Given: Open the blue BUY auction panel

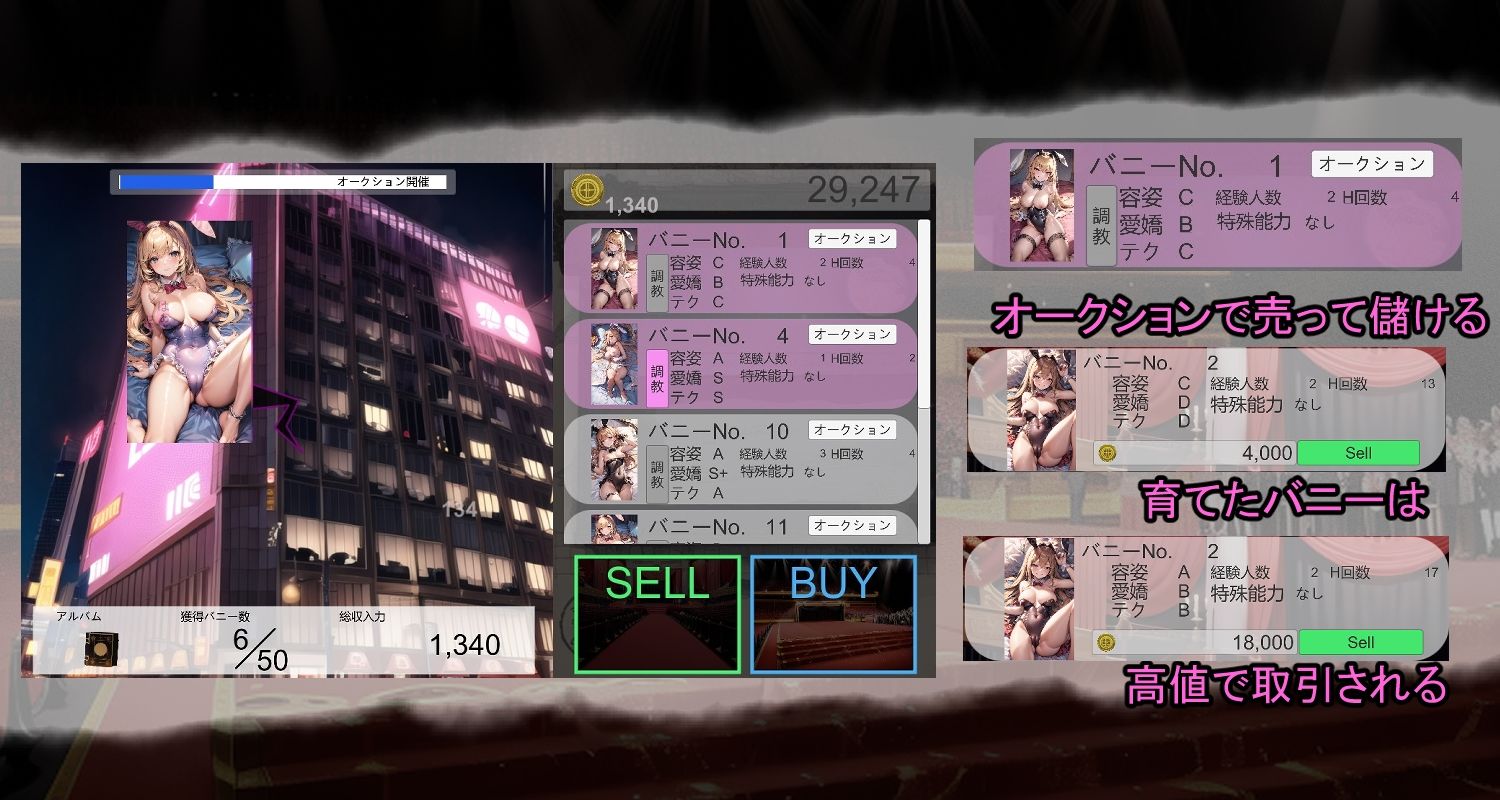Looking at the screenshot, I should [x=833, y=613].
